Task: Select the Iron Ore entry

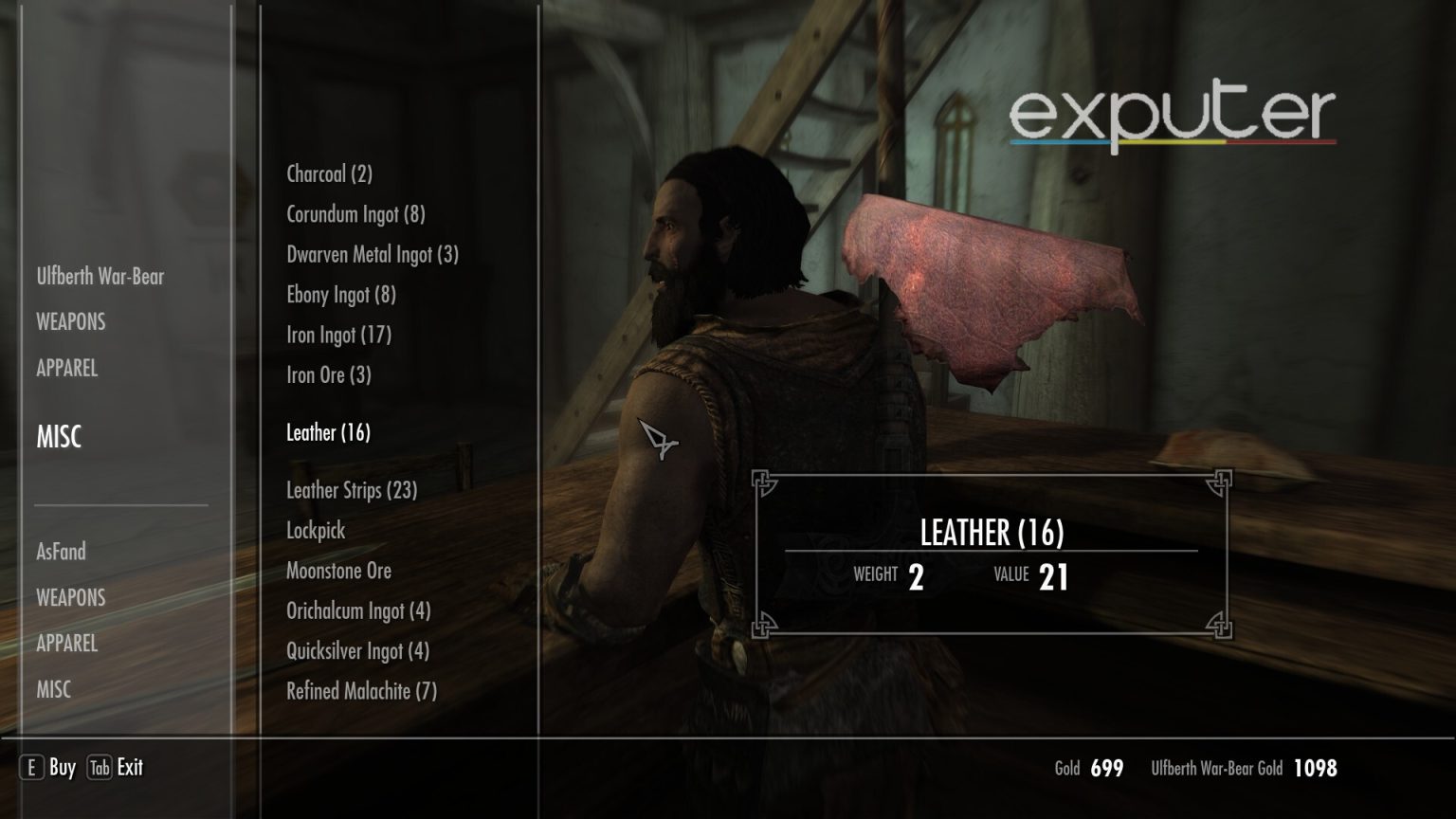Action: click(329, 375)
